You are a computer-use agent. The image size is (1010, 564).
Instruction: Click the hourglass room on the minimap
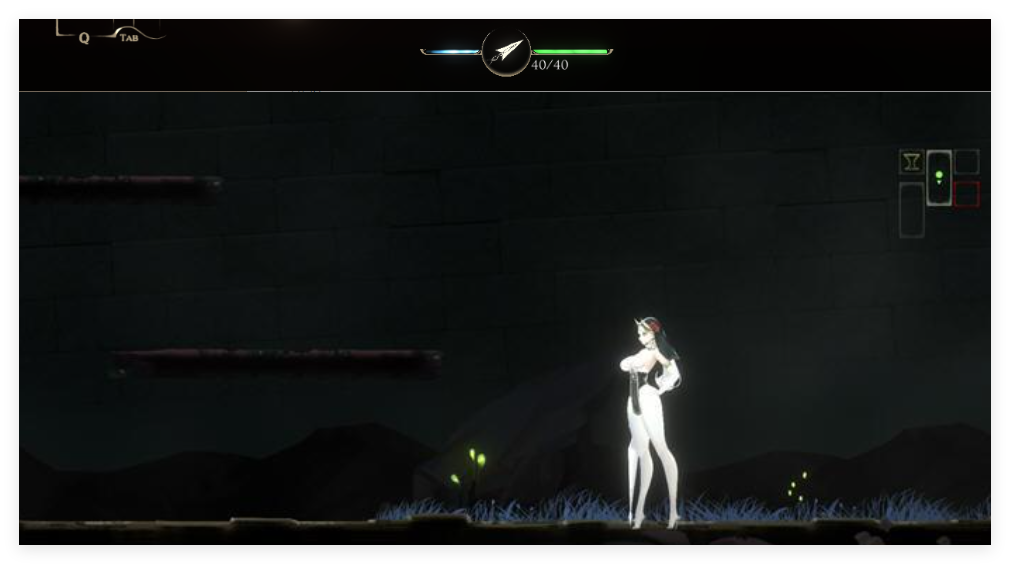911,162
